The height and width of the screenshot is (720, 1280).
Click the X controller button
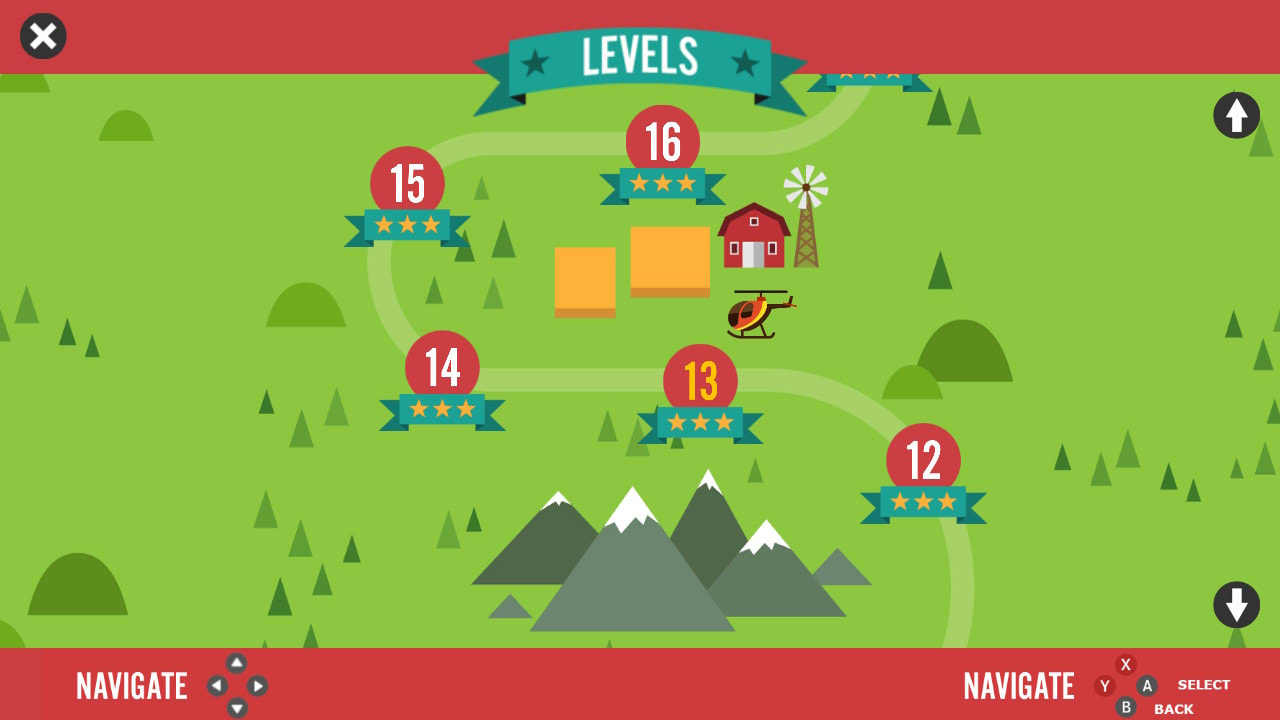pos(1125,663)
